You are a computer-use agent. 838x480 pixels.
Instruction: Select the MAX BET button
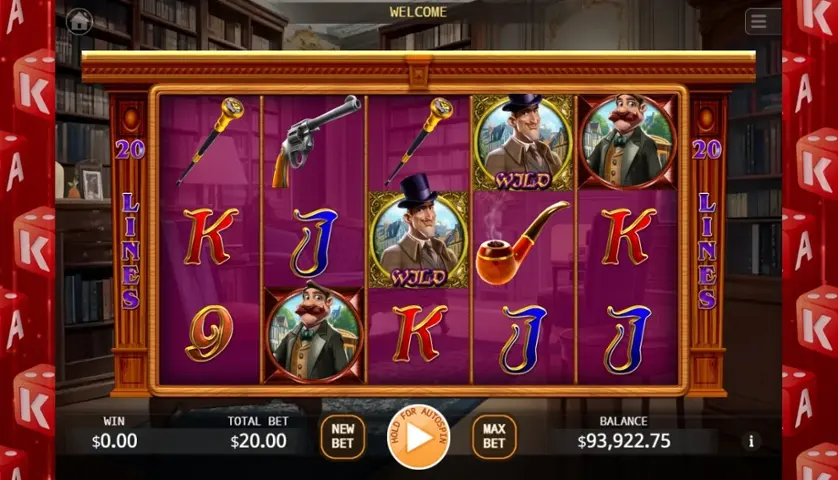(x=494, y=437)
